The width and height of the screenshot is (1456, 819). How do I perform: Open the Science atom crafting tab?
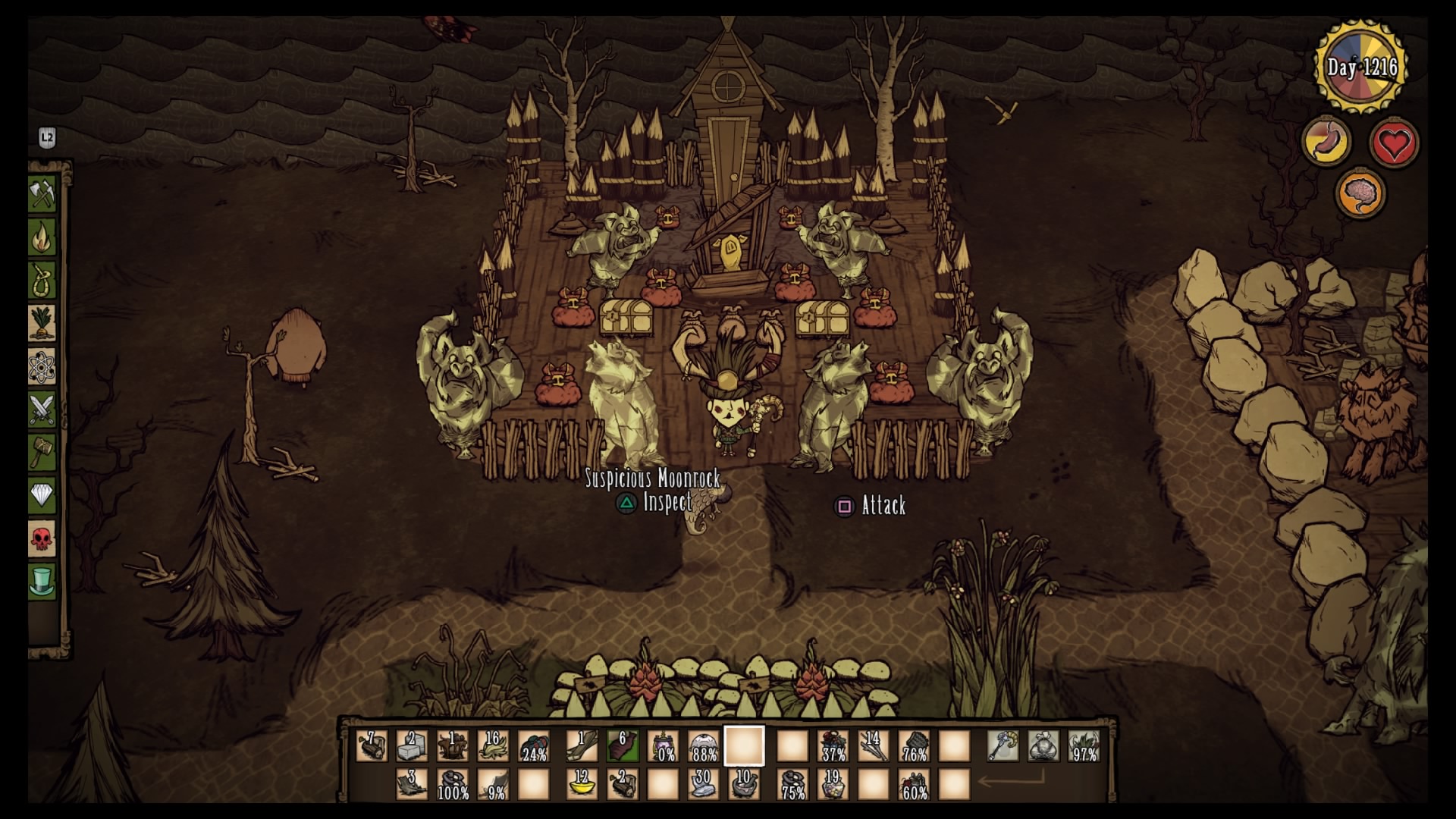pos(42,367)
